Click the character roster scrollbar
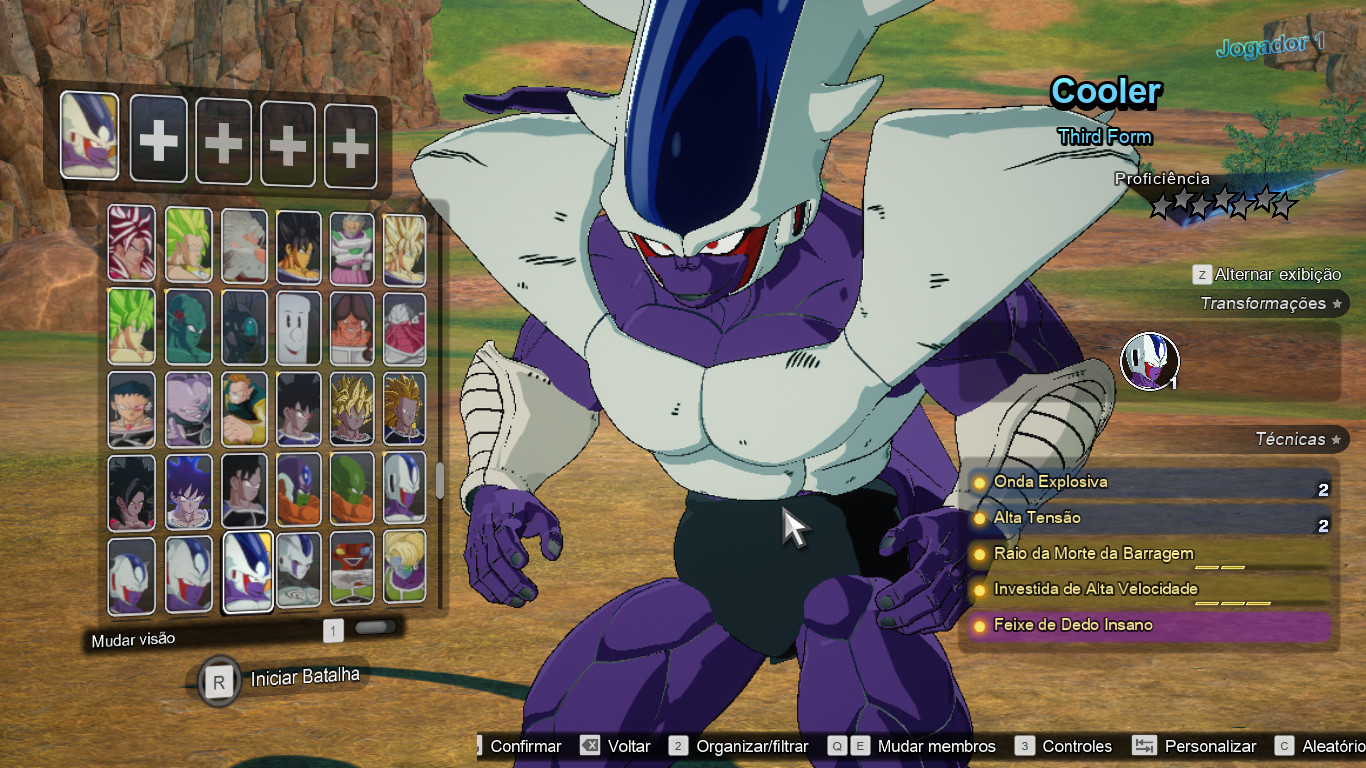This screenshot has height=768, width=1366. coord(439,480)
